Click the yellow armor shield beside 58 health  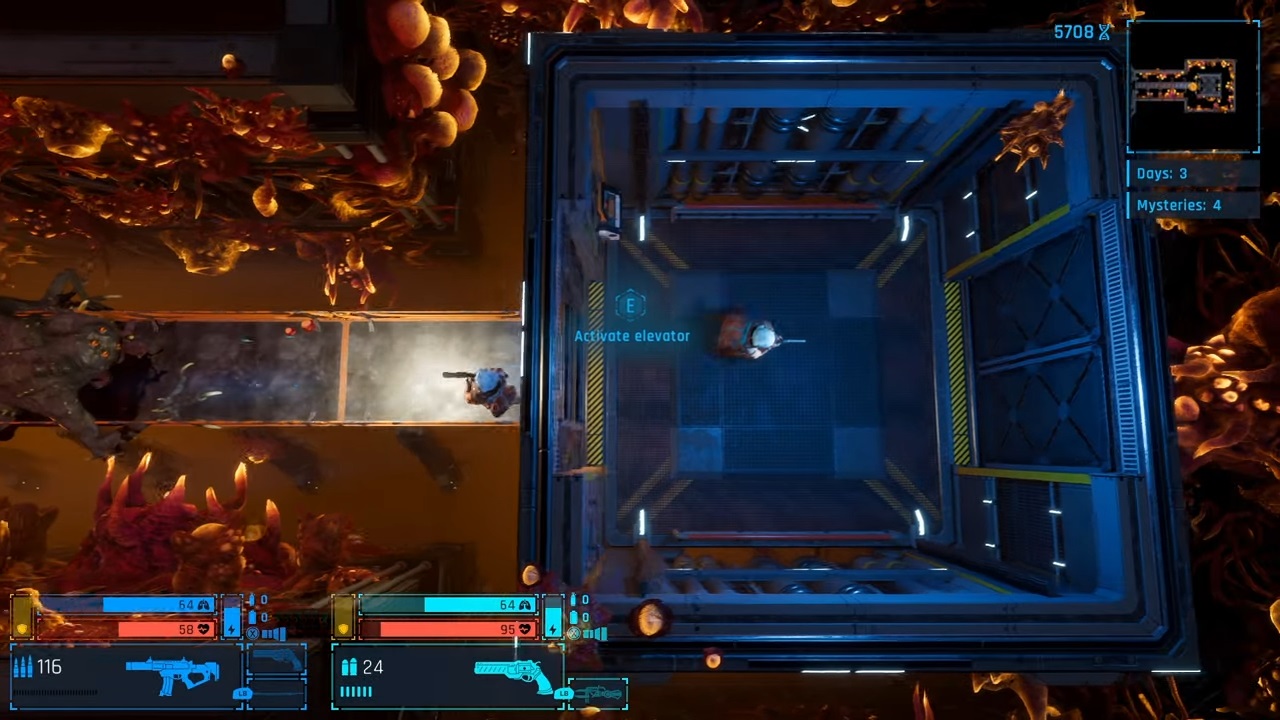[x=21, y=629]
